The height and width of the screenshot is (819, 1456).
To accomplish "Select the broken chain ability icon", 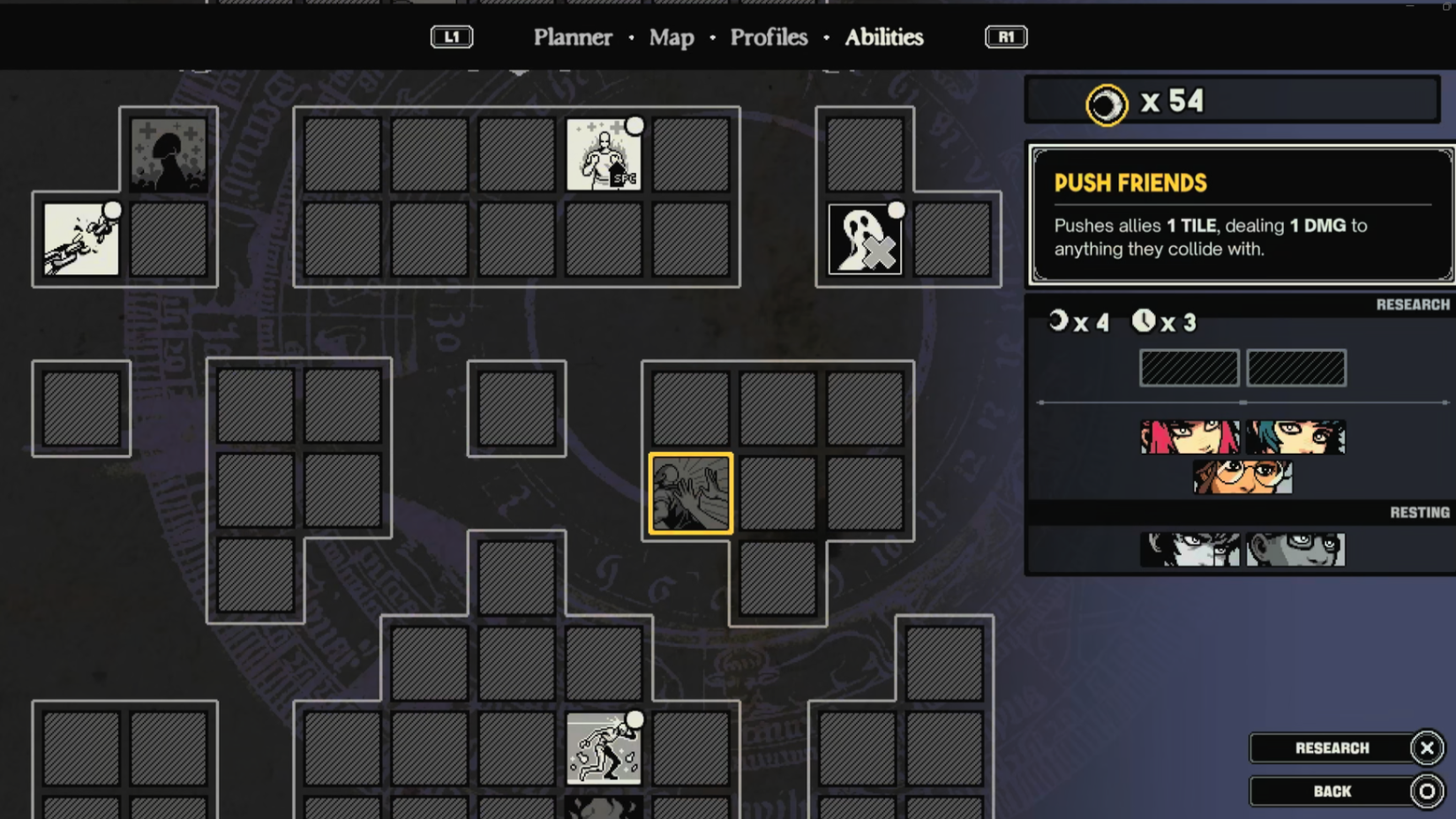I will [78, 238].
